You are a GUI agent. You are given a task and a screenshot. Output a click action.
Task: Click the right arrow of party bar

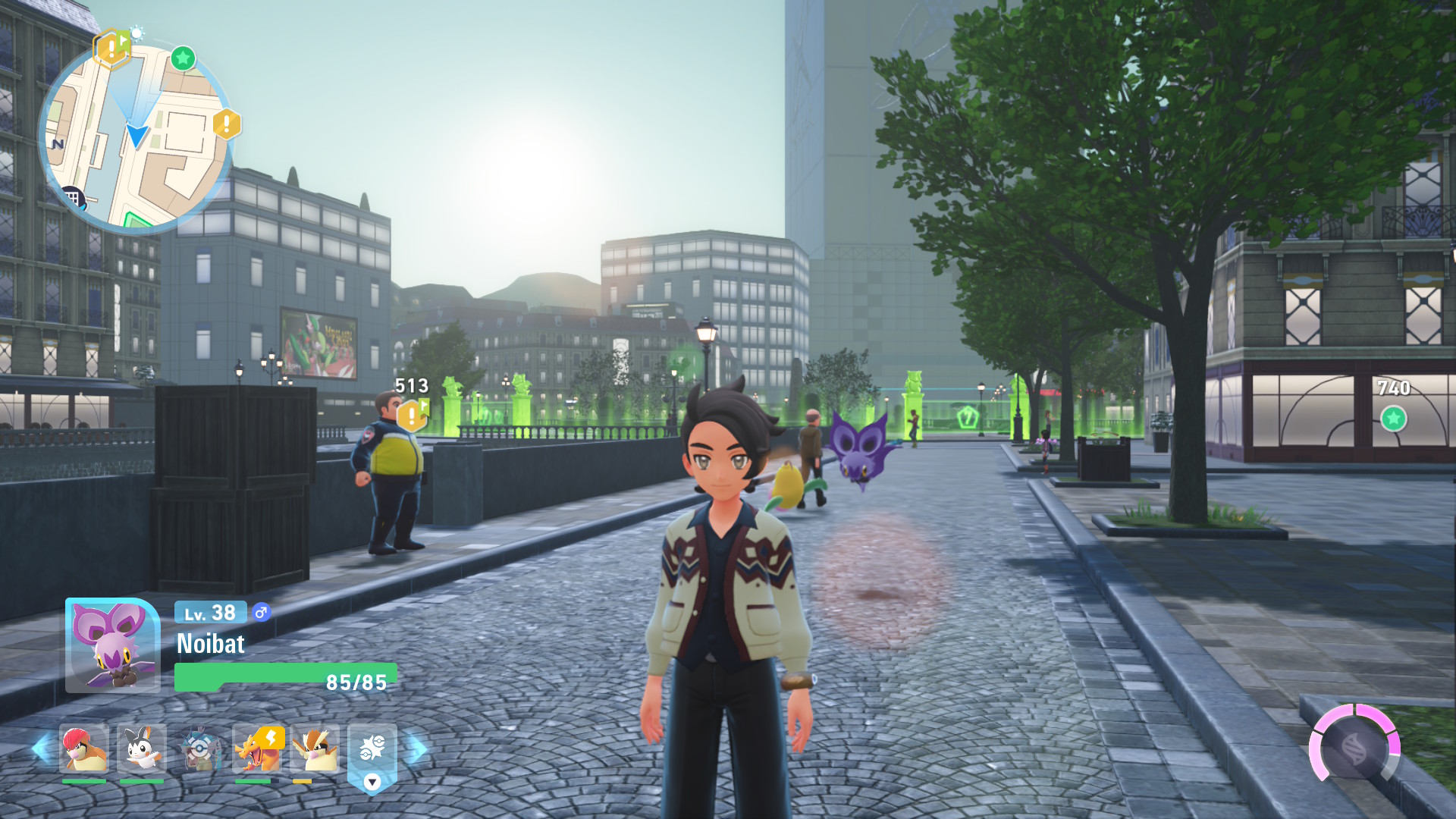click(x=416, y=749)
